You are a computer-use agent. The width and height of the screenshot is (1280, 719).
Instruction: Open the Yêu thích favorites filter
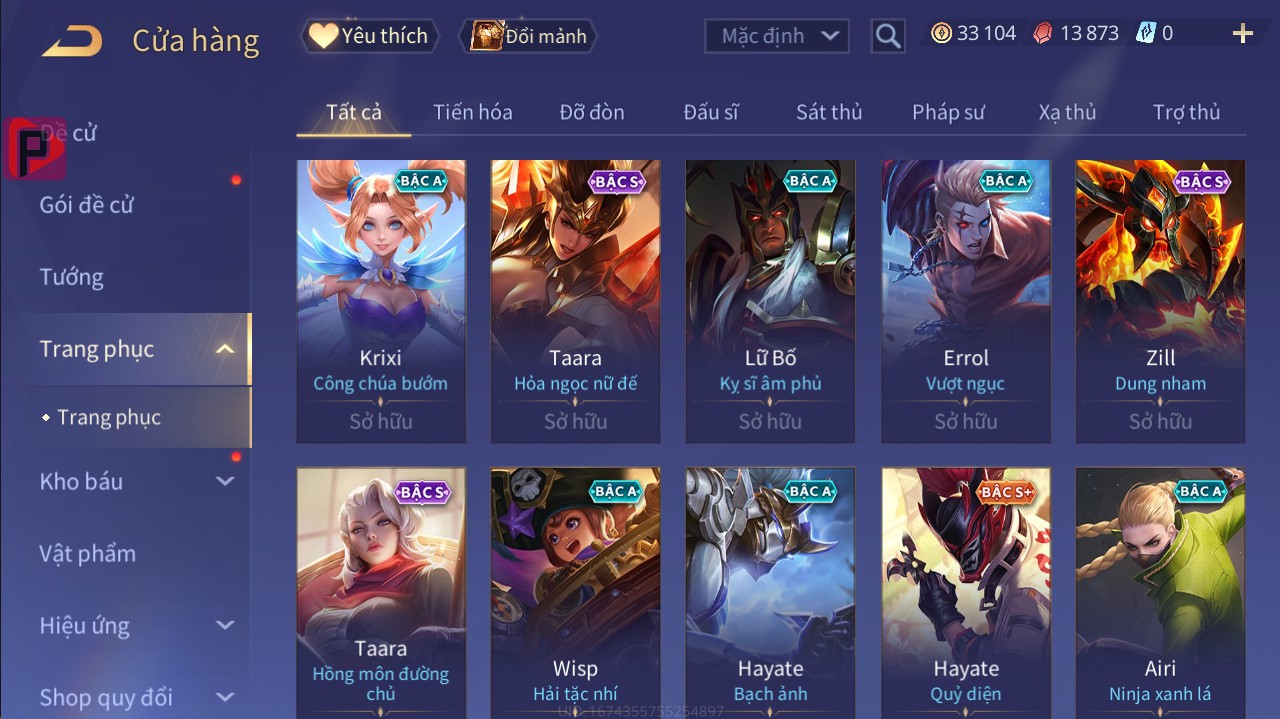(x=368, y=36)
